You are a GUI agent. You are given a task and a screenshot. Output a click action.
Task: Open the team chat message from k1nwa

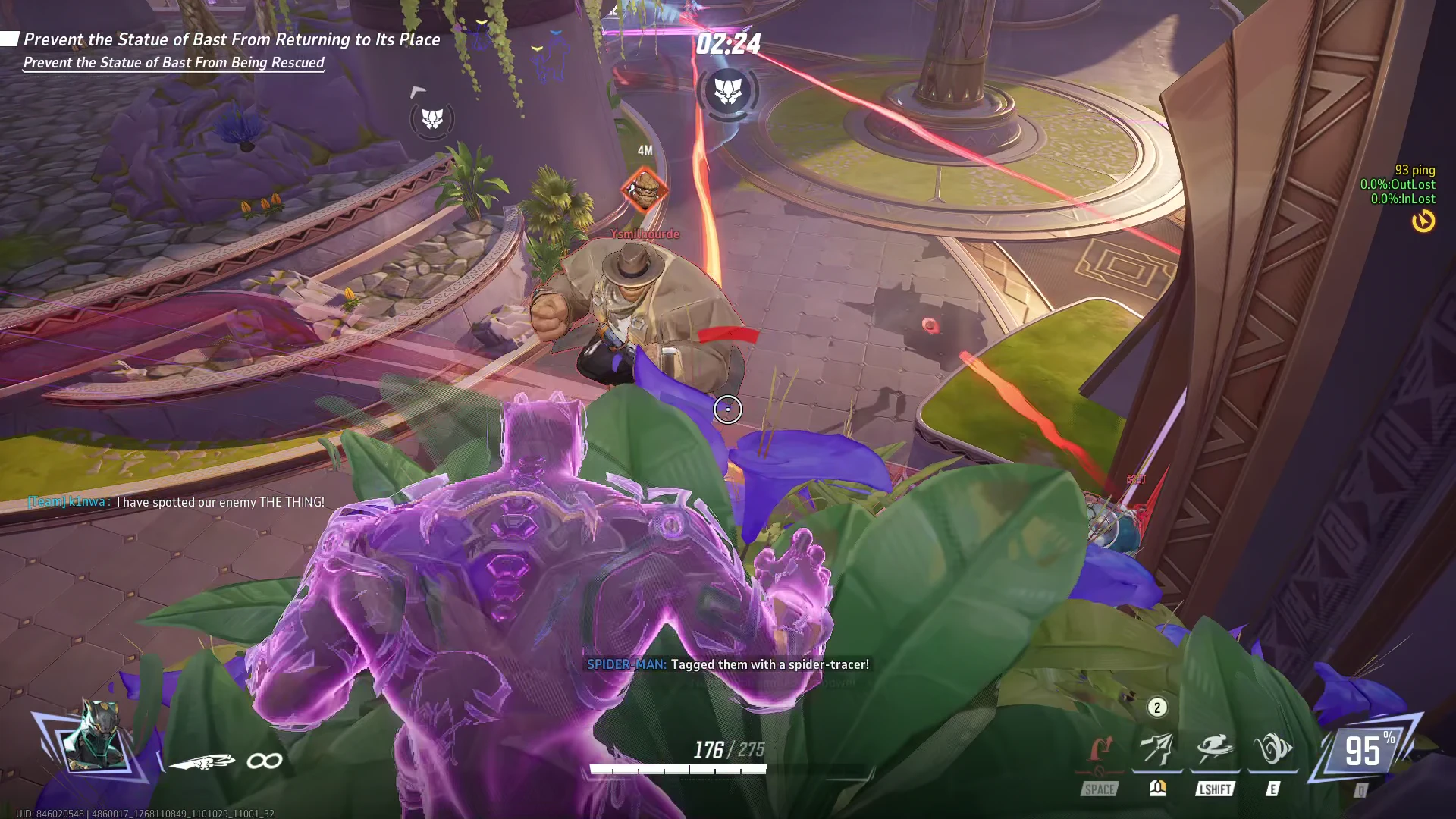pos(176,502)
